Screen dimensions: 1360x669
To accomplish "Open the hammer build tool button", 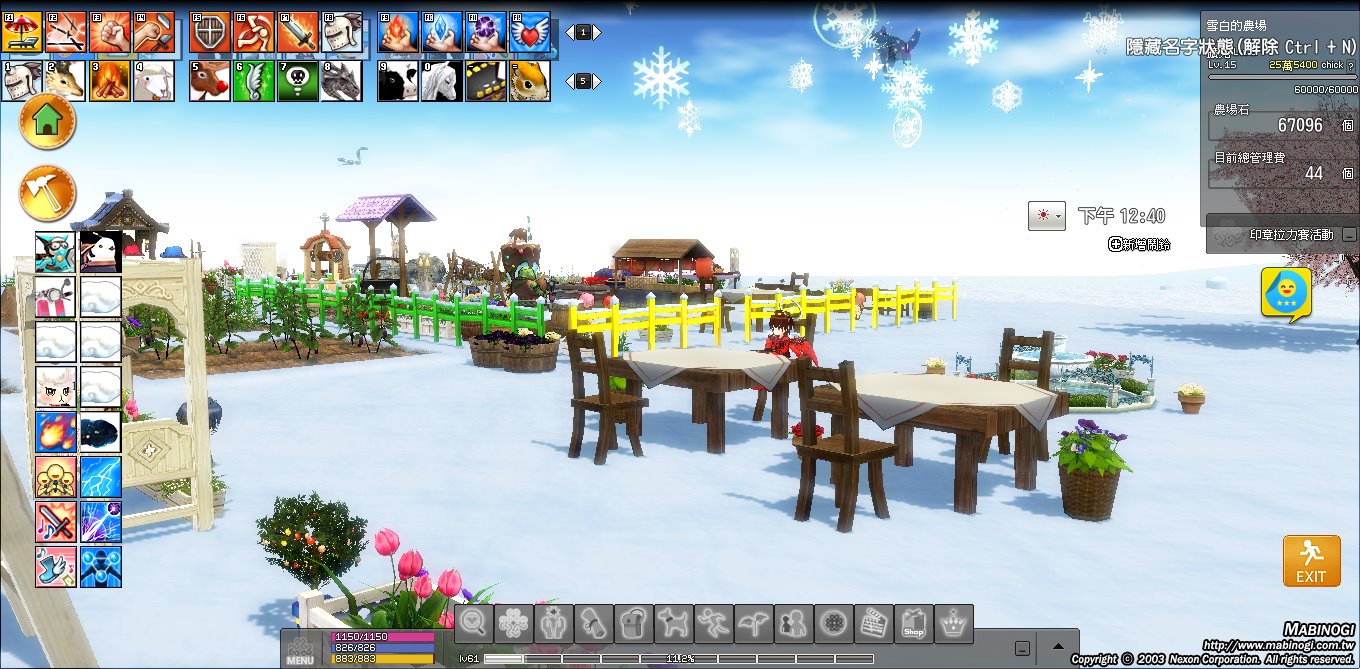I will pos(47,193).
